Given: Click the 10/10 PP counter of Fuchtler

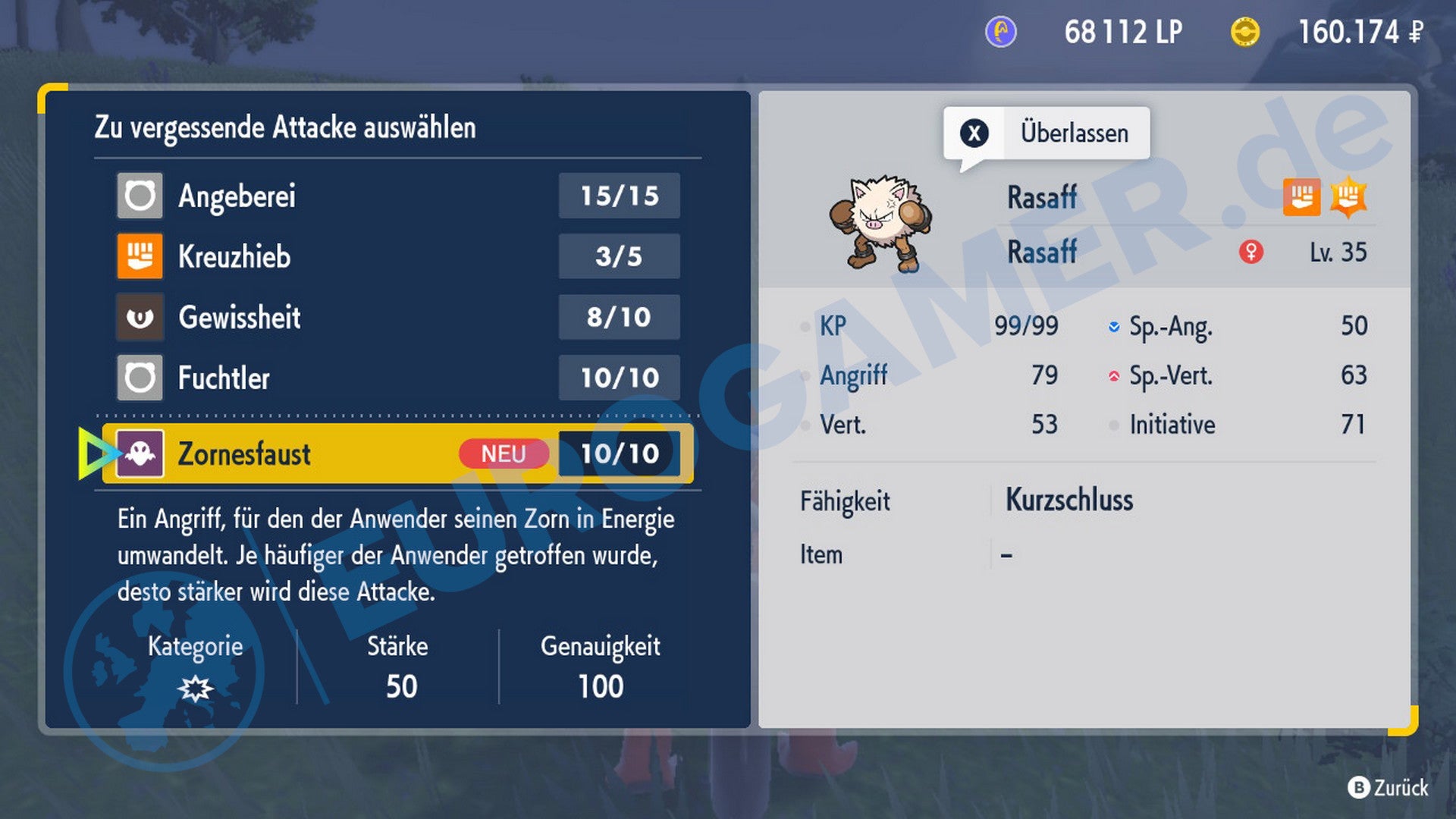Looking at the screenshot, I should click(619, 378).
